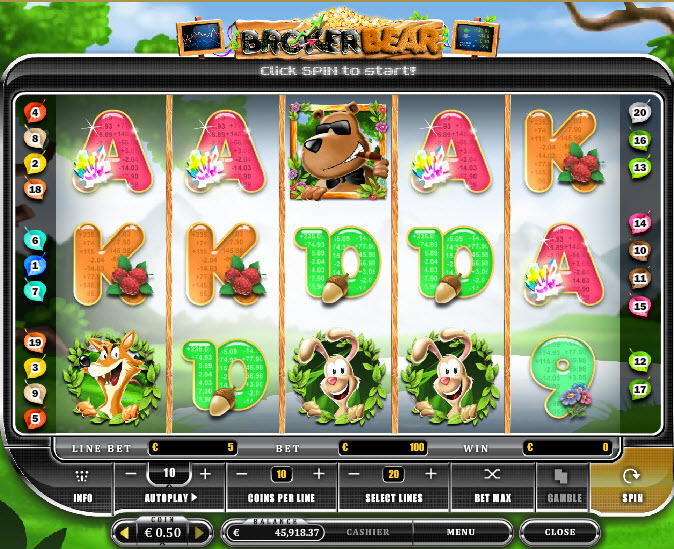This screenshot has width=674, height=549.
Task: Decrease the autoplay spin count
Action: [x=132, y=473]
